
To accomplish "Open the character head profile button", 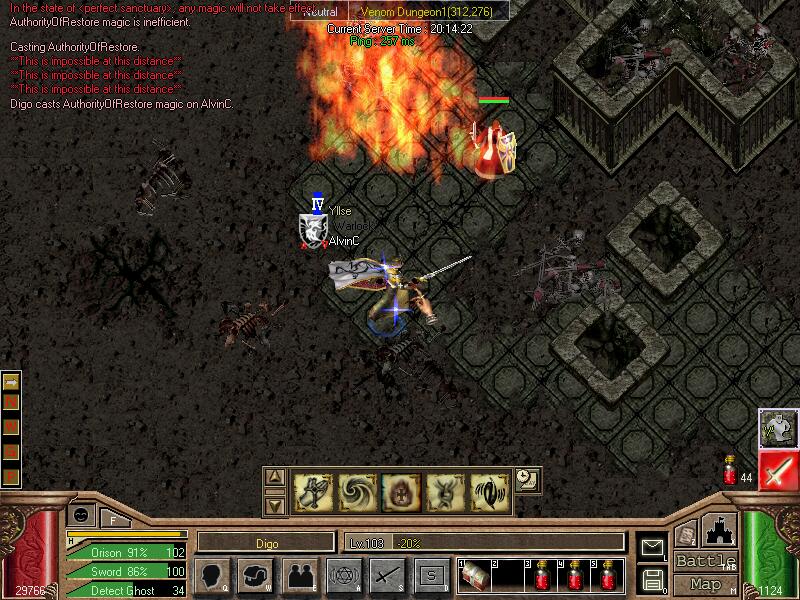I will pos(212,575).
